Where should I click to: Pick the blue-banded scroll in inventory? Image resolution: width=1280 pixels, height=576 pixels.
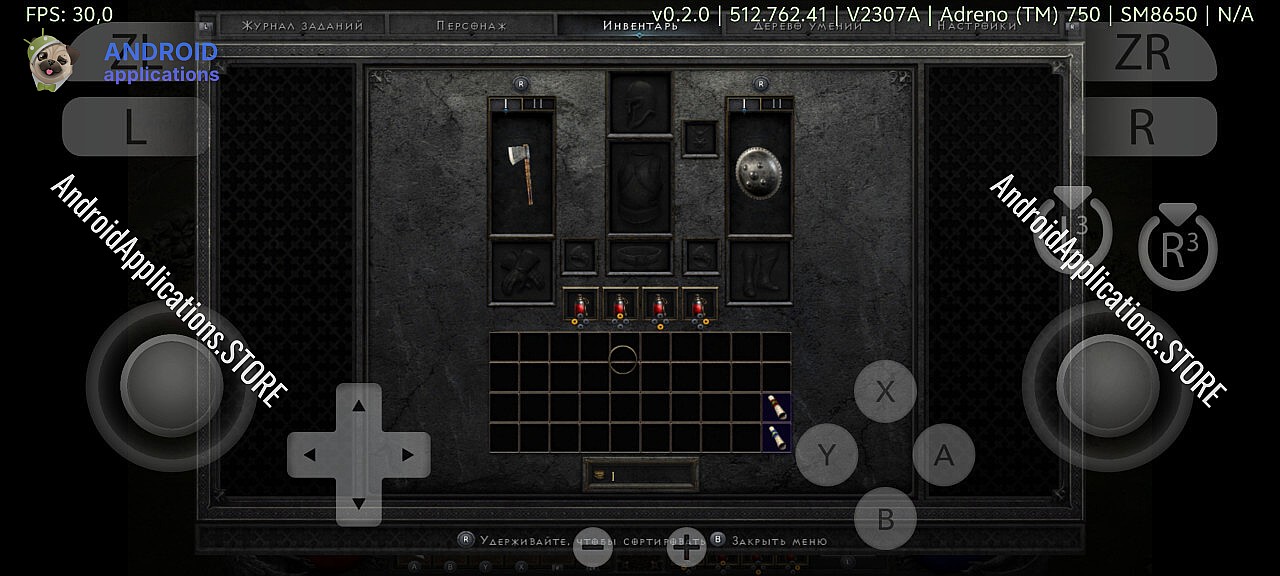click(777, 437)
